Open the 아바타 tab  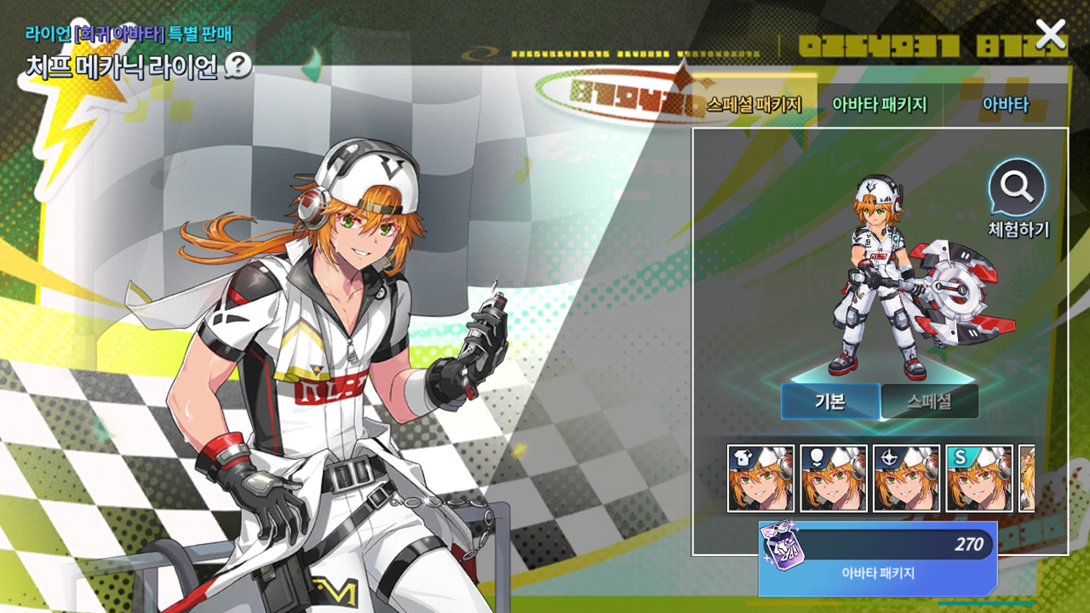point(1005,104)
